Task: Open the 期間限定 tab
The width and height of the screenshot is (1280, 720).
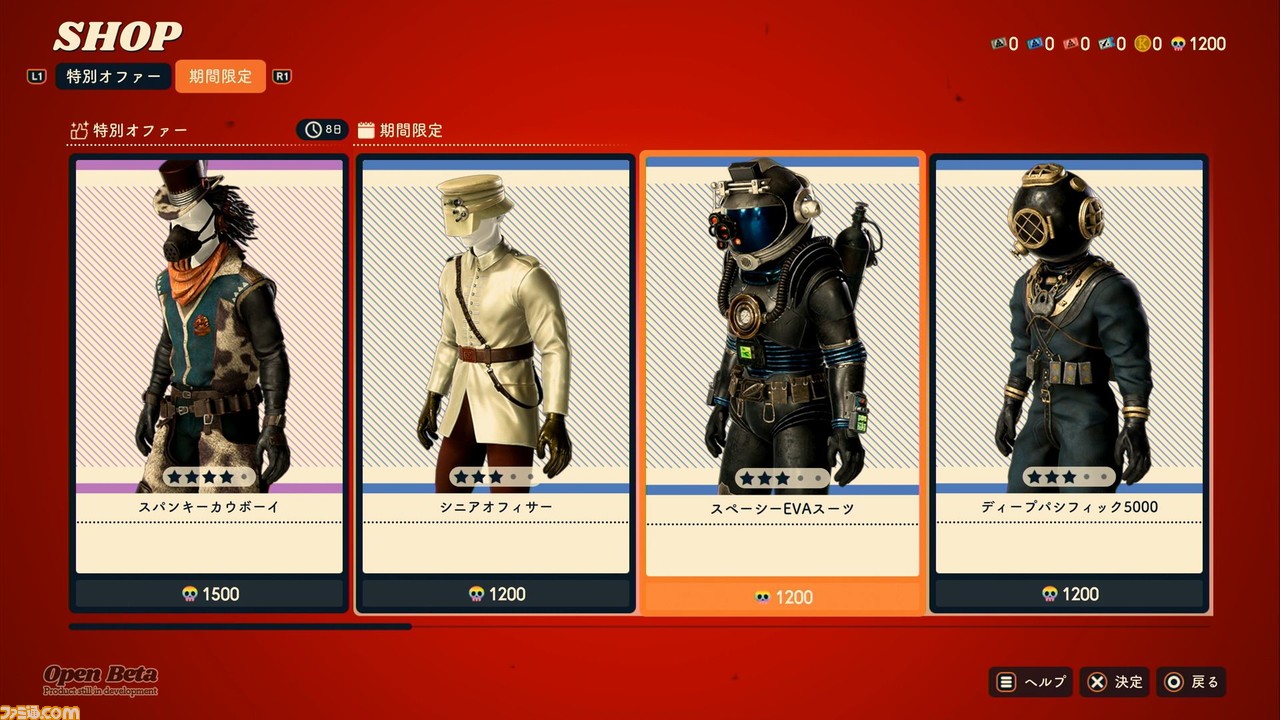Action: (220, 77)
